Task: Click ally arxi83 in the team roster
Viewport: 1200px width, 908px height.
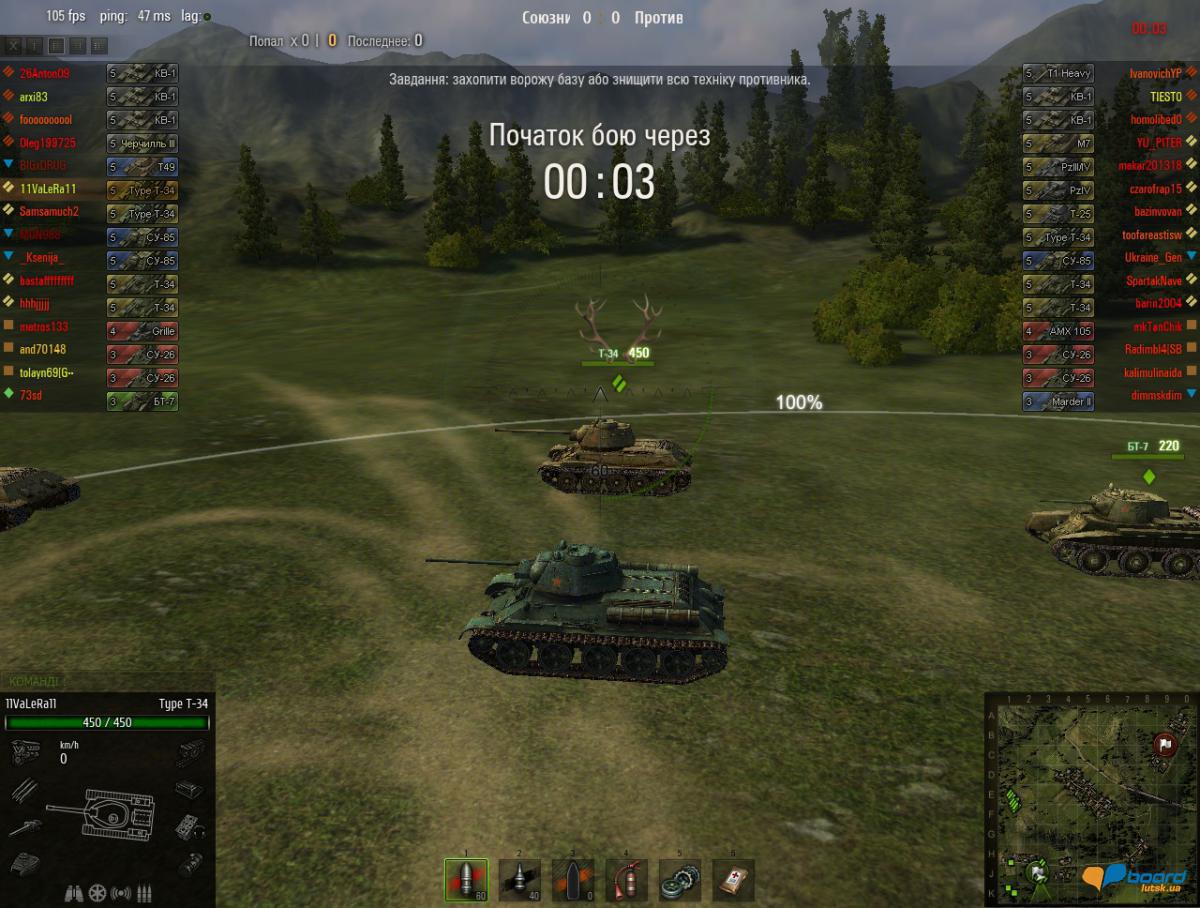Action: click(34, 97)
